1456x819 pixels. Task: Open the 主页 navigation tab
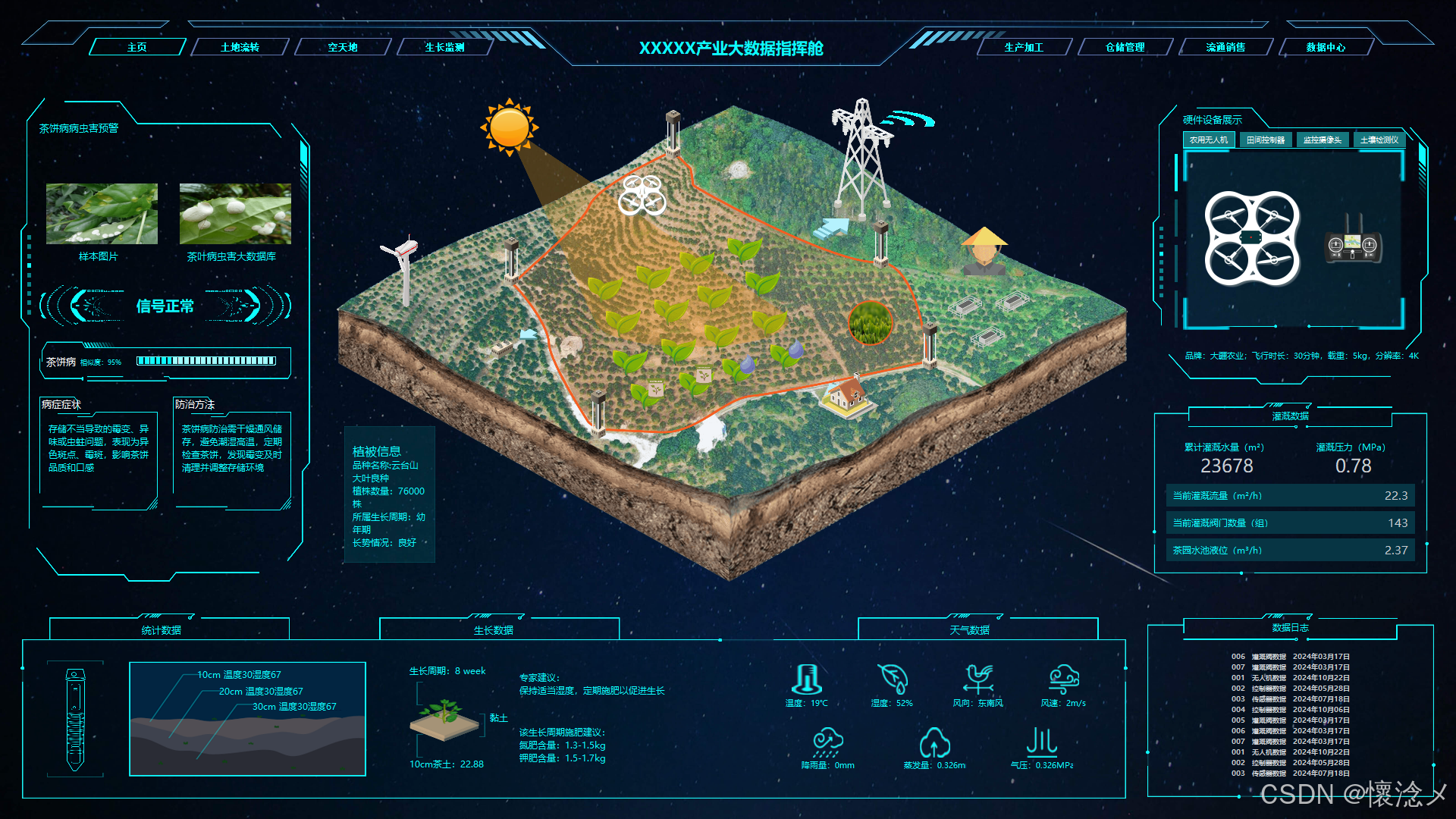coord(137,47)
